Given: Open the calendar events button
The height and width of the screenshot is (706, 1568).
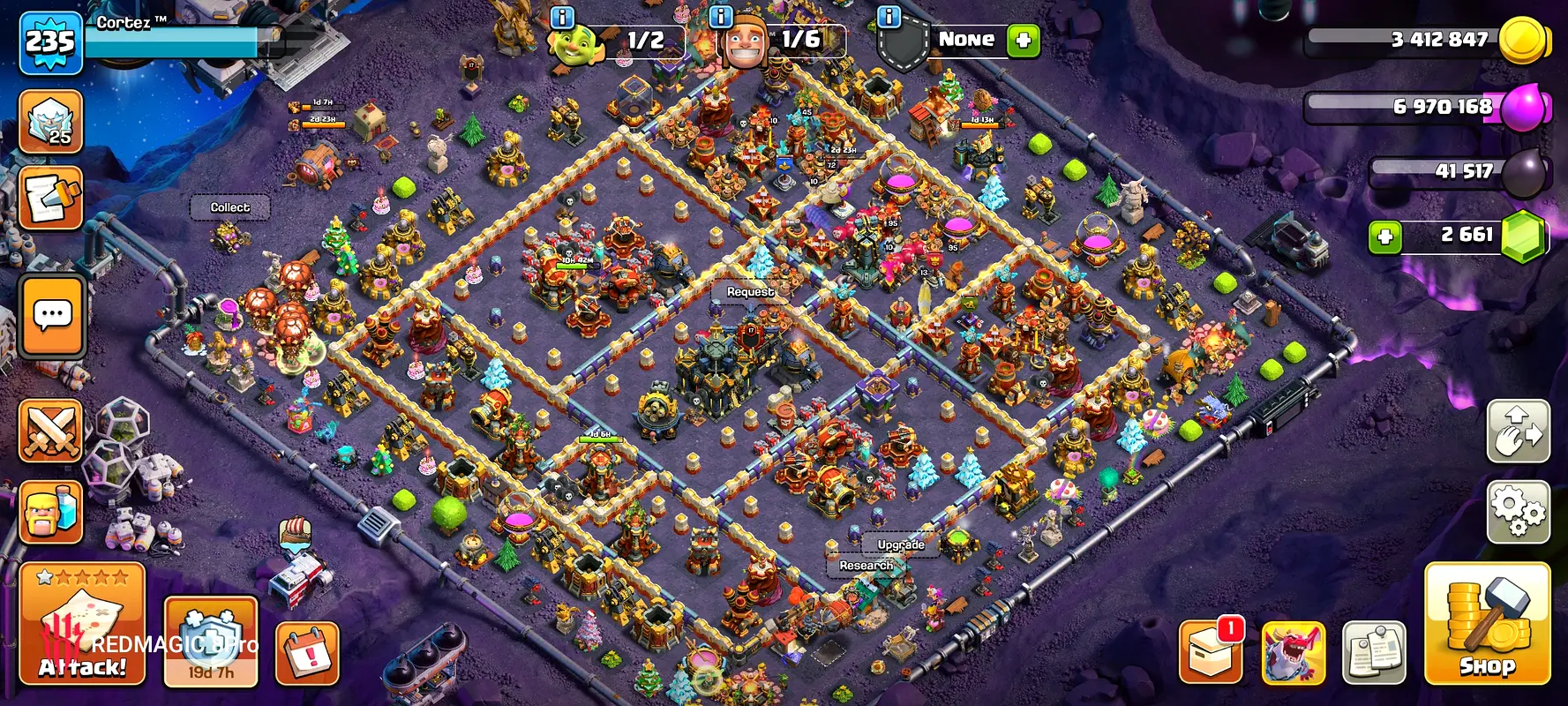Looking at the screenshot, I should [307, 654].
